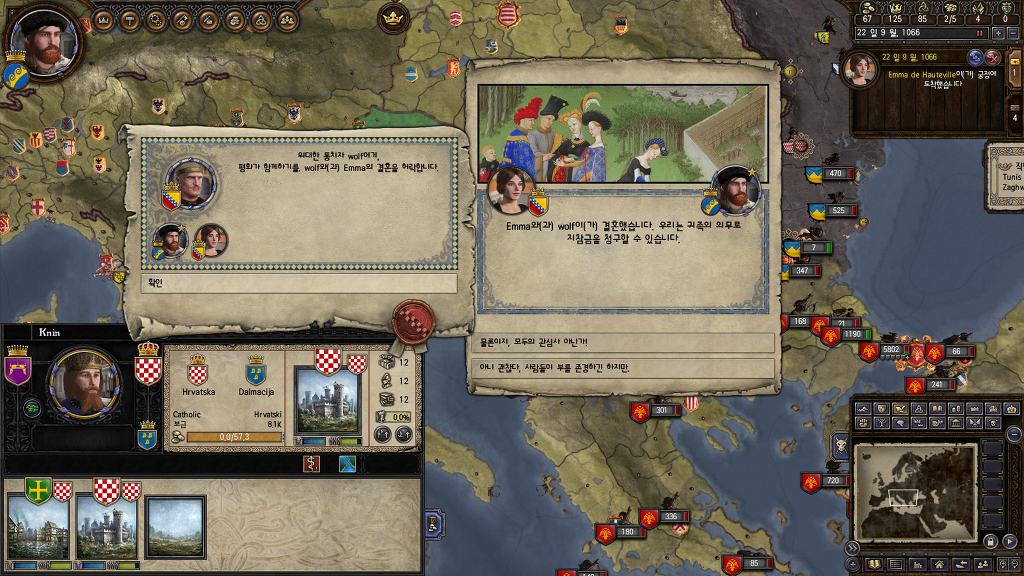Click the gold crown emblem above map
This screenshot has width=1024, height=576.
(392, 18)
